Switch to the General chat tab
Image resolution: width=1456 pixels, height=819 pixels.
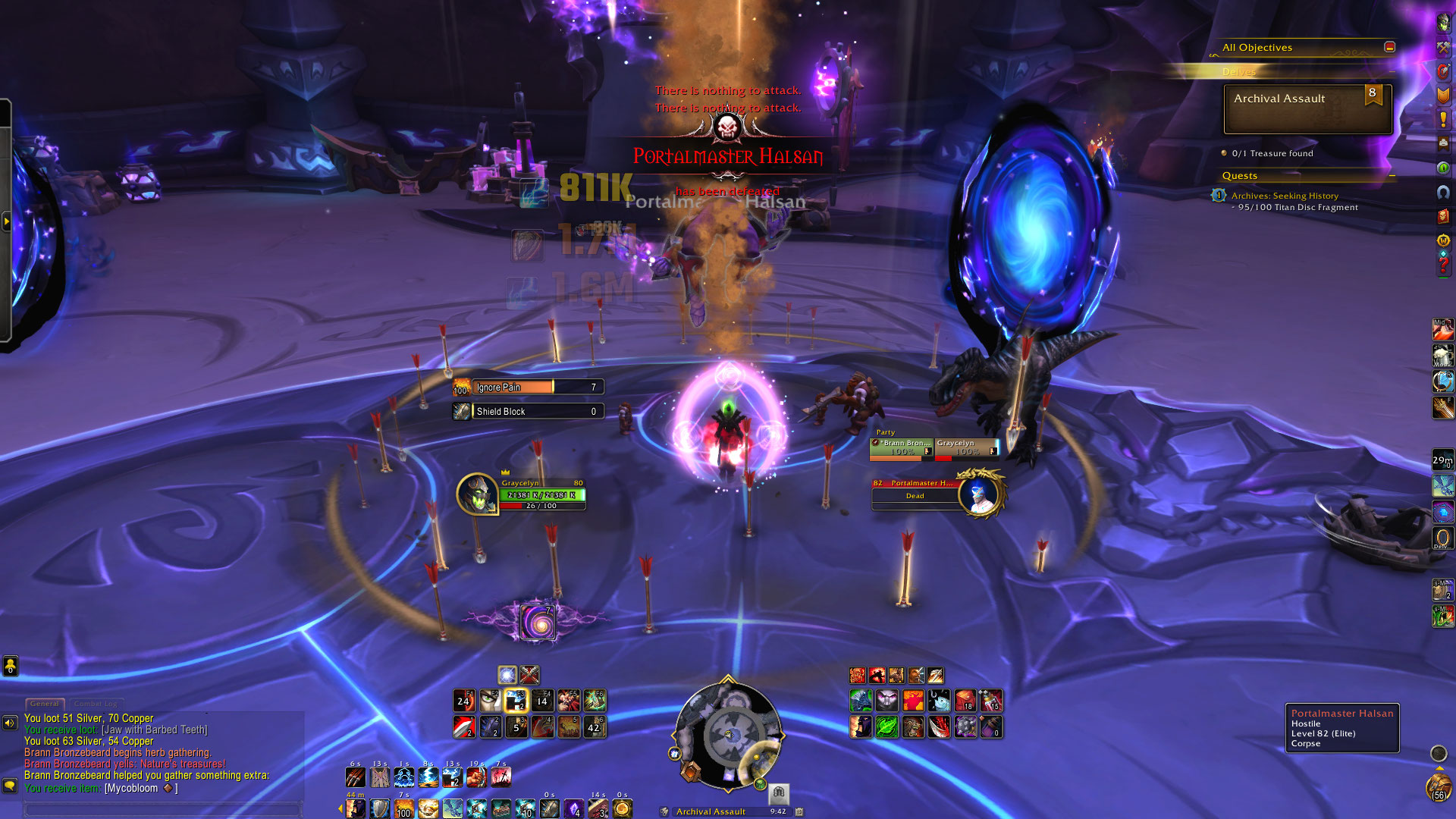pyautogui.click(x=45, y=704)
